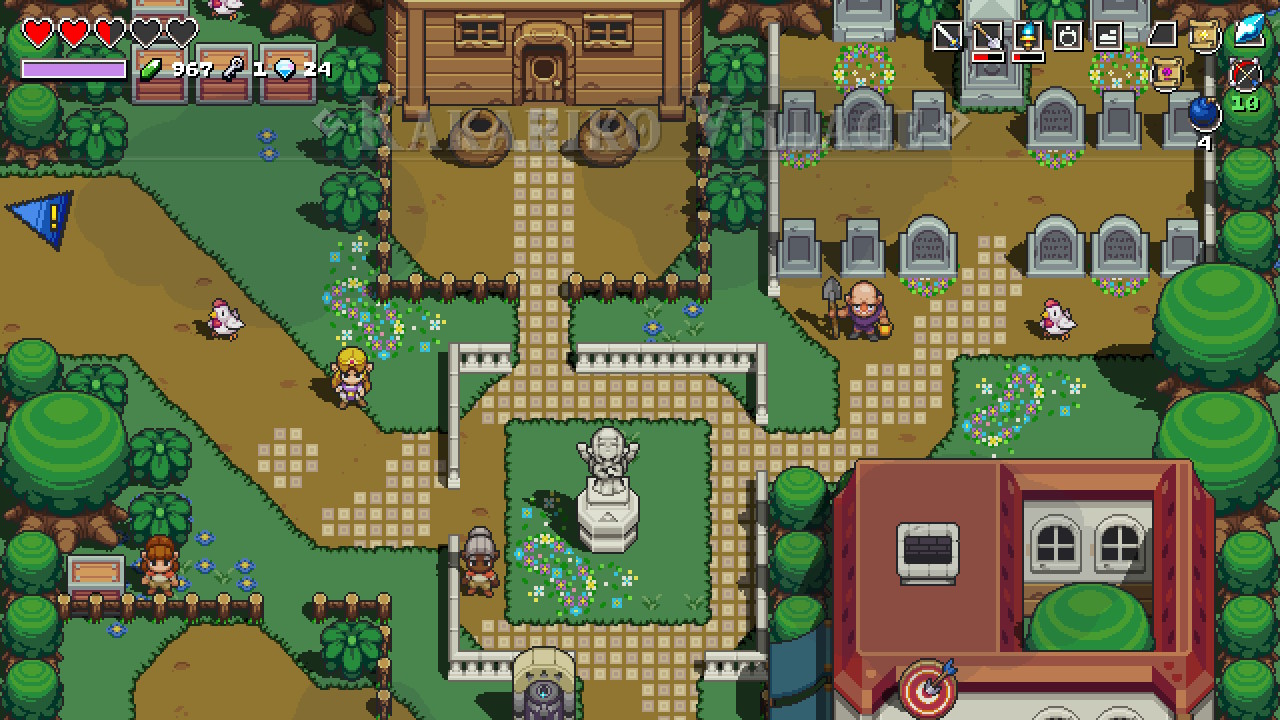Click the ring equipment slot

[1068, 36]
